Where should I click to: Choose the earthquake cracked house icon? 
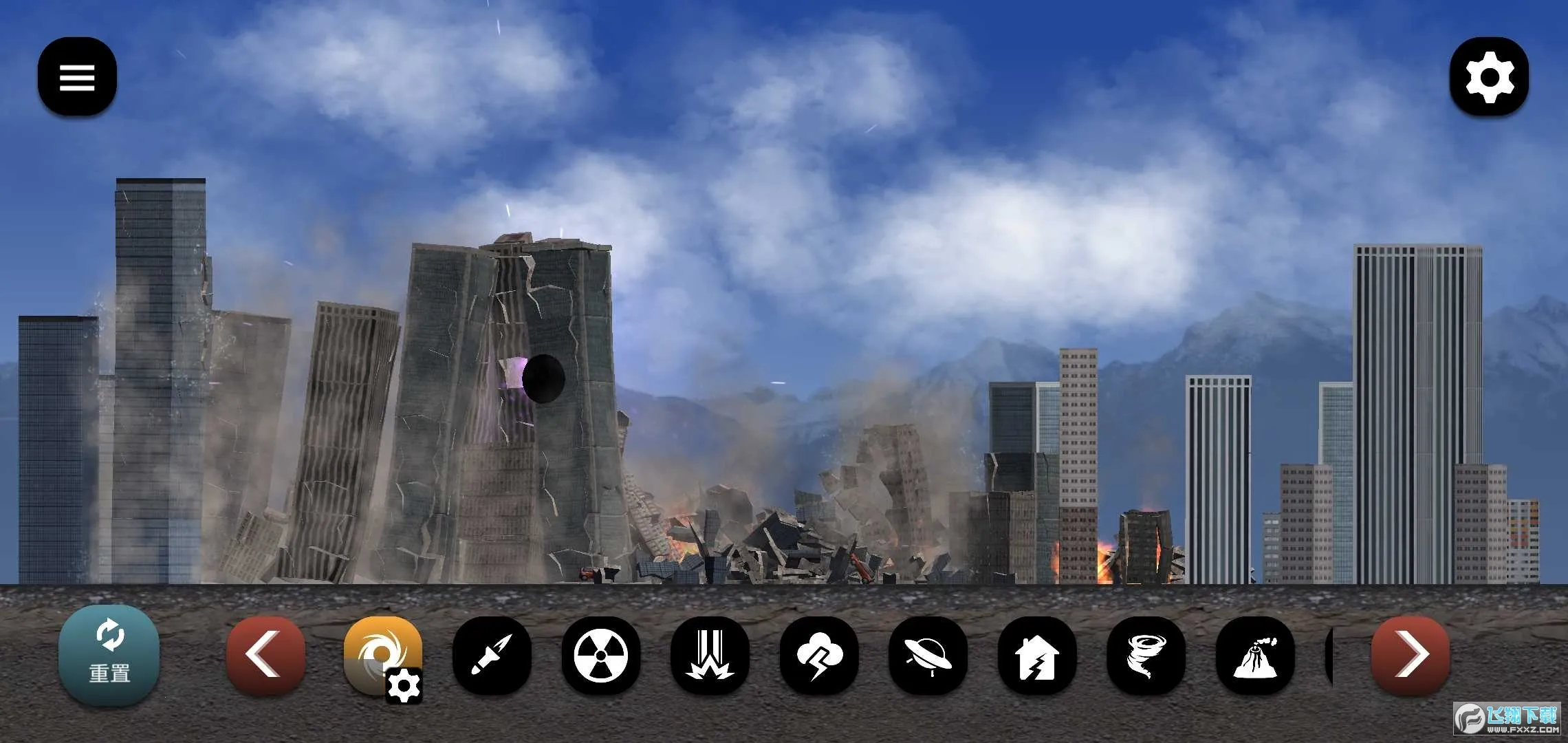[1036, 655]
